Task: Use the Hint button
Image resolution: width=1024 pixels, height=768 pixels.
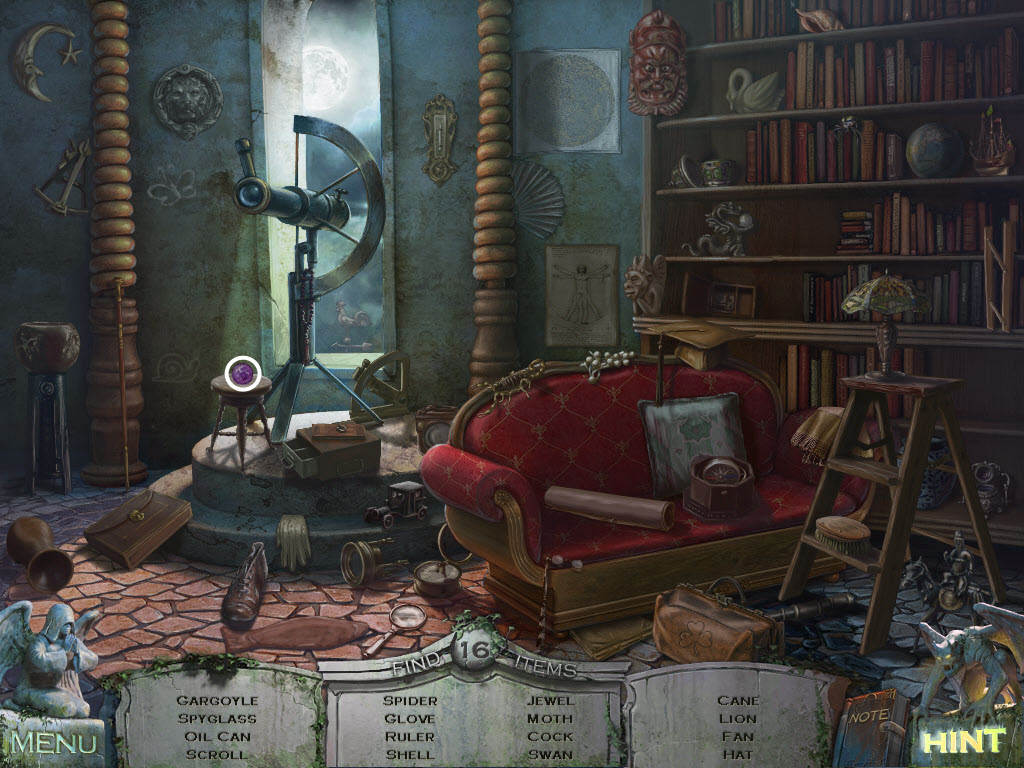Action: [x=962, y=741]
